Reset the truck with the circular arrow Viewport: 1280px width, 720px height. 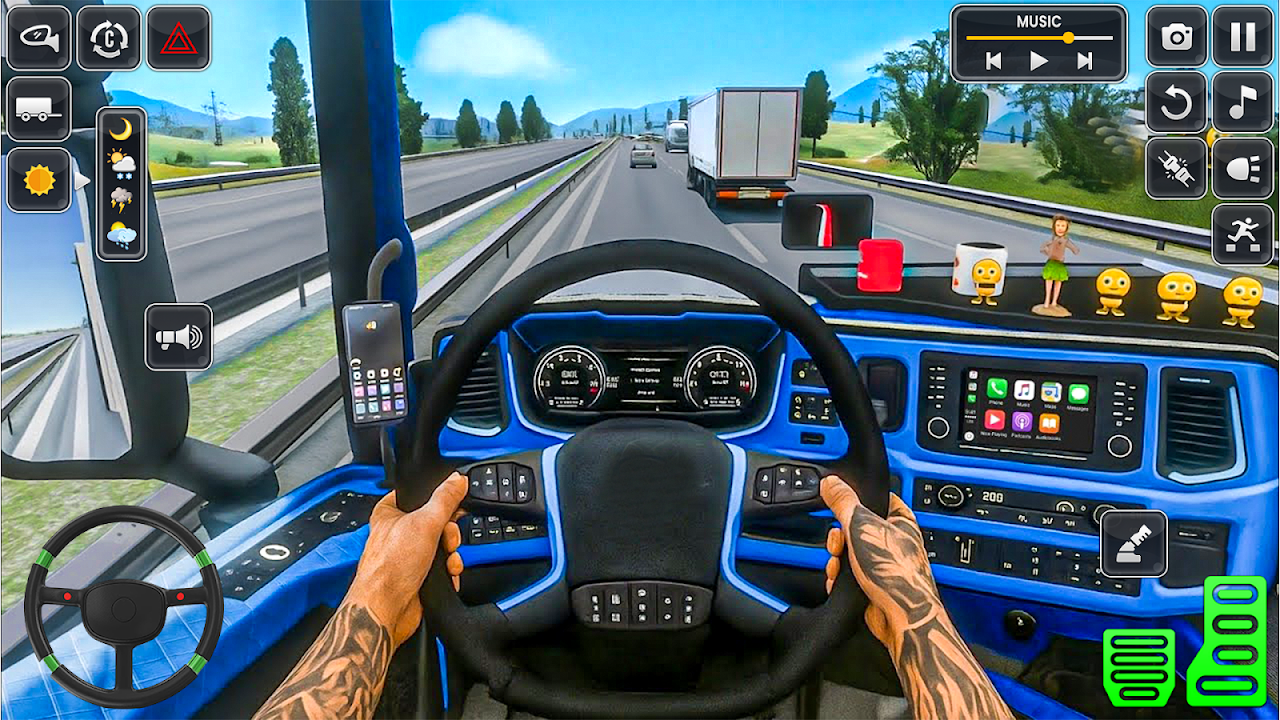(1177, 102)
